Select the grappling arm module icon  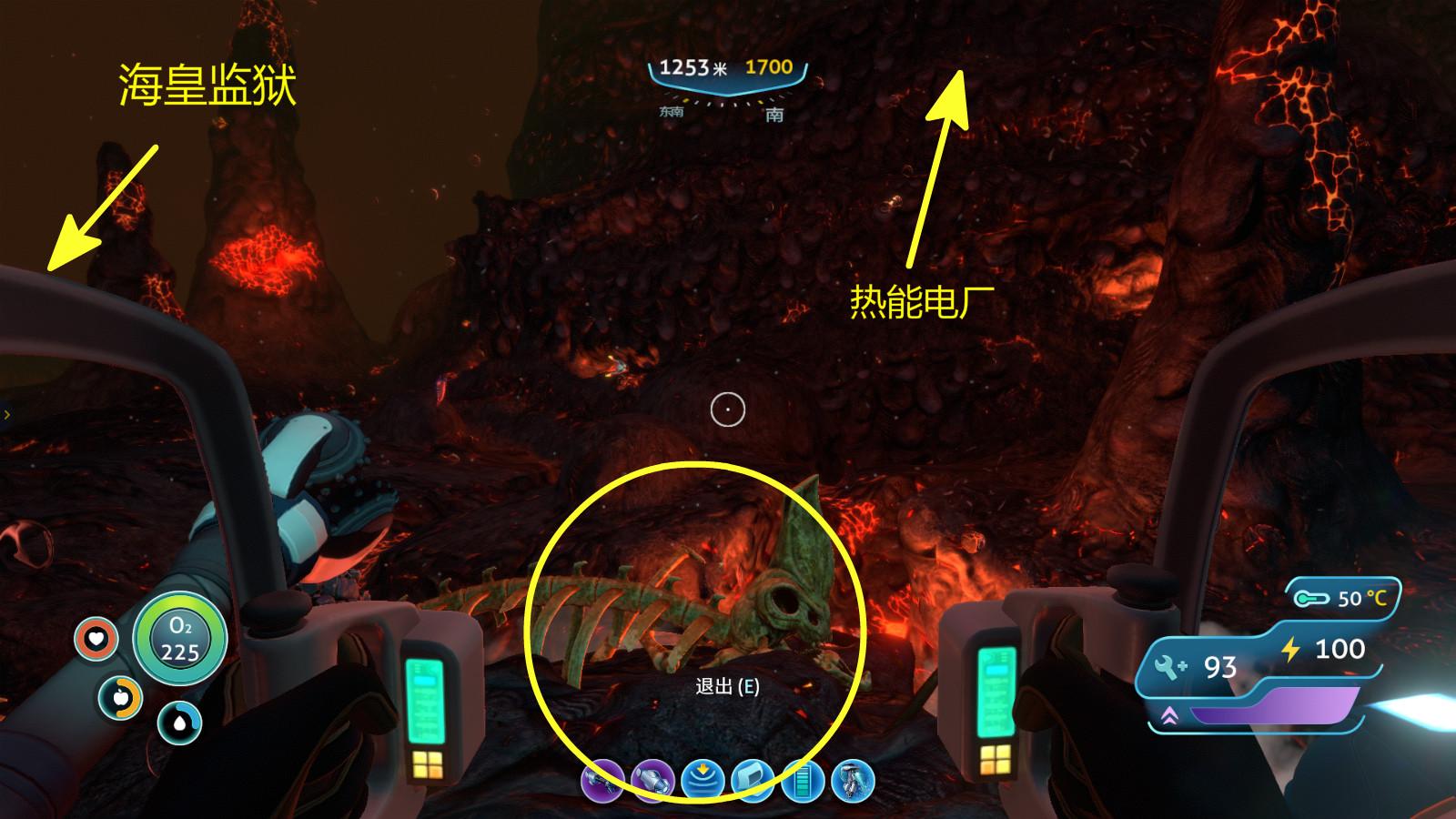(x=603, y=781)
